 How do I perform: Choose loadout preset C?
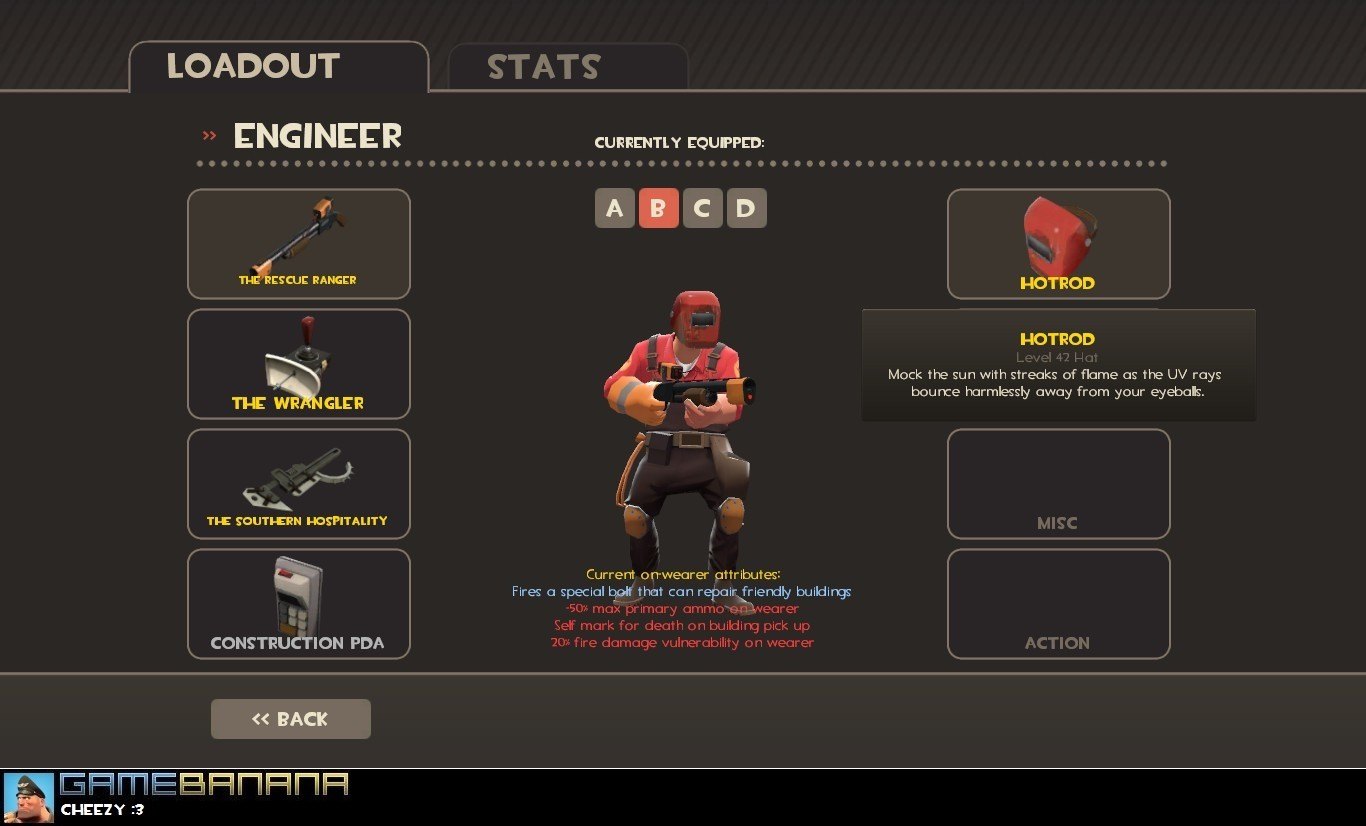point(702,208)
